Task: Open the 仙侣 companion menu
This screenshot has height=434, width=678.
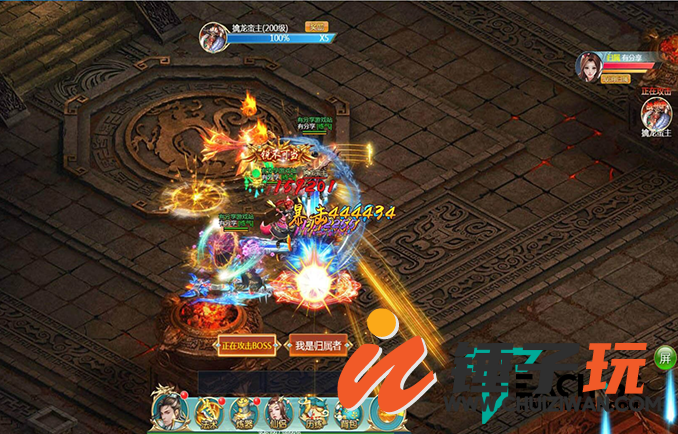Action: 276,412
